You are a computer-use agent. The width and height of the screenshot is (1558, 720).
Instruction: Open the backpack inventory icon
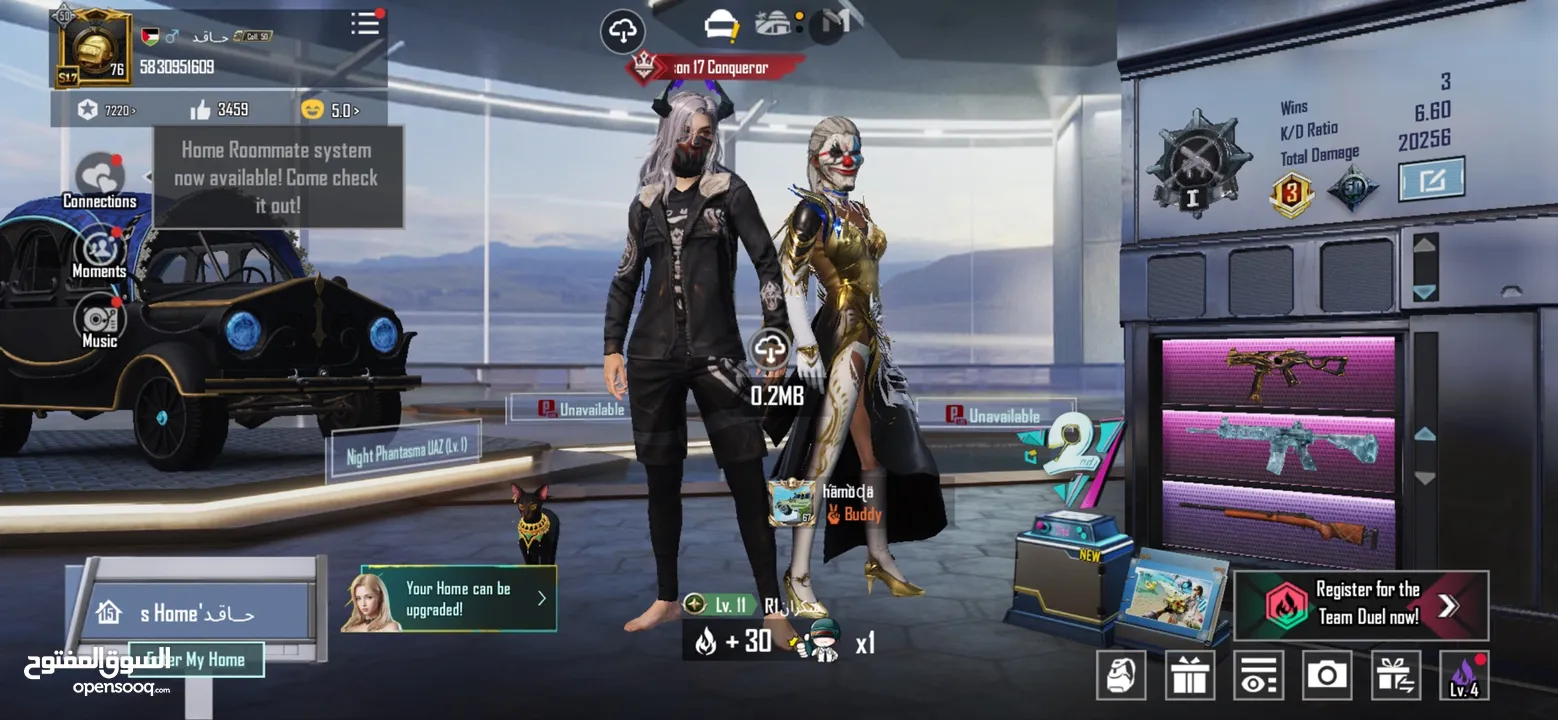[x=1122, y=675]
